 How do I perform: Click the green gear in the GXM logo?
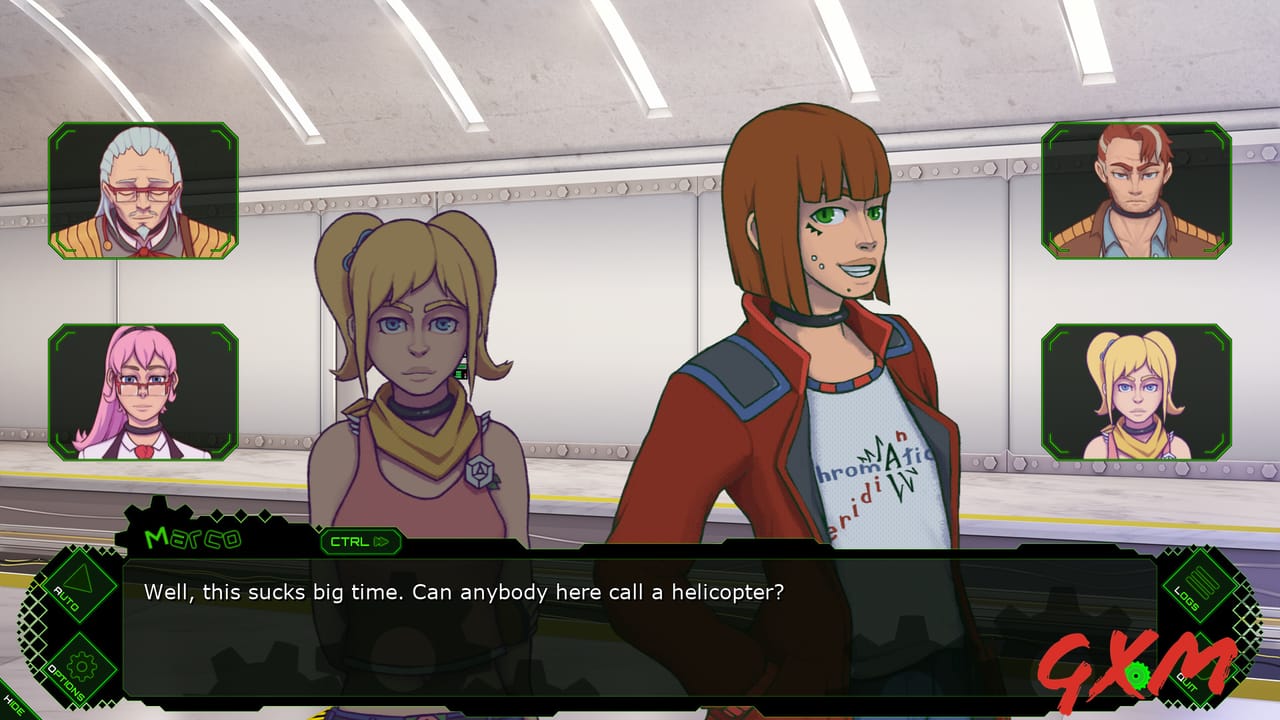(1137, 676)
